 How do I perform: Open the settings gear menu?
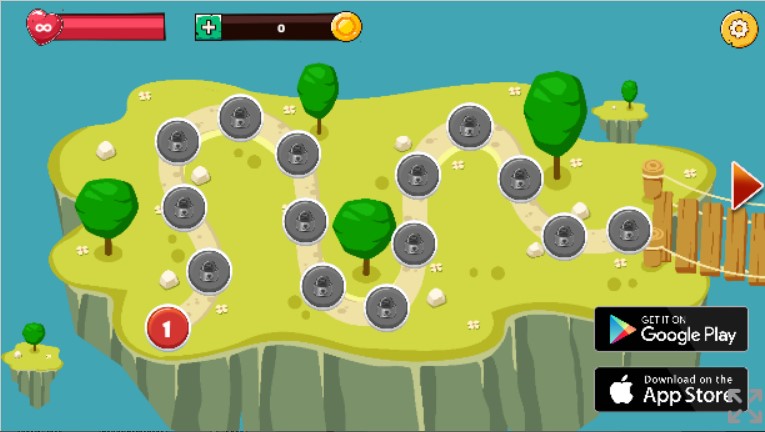[x=738, y=29]
